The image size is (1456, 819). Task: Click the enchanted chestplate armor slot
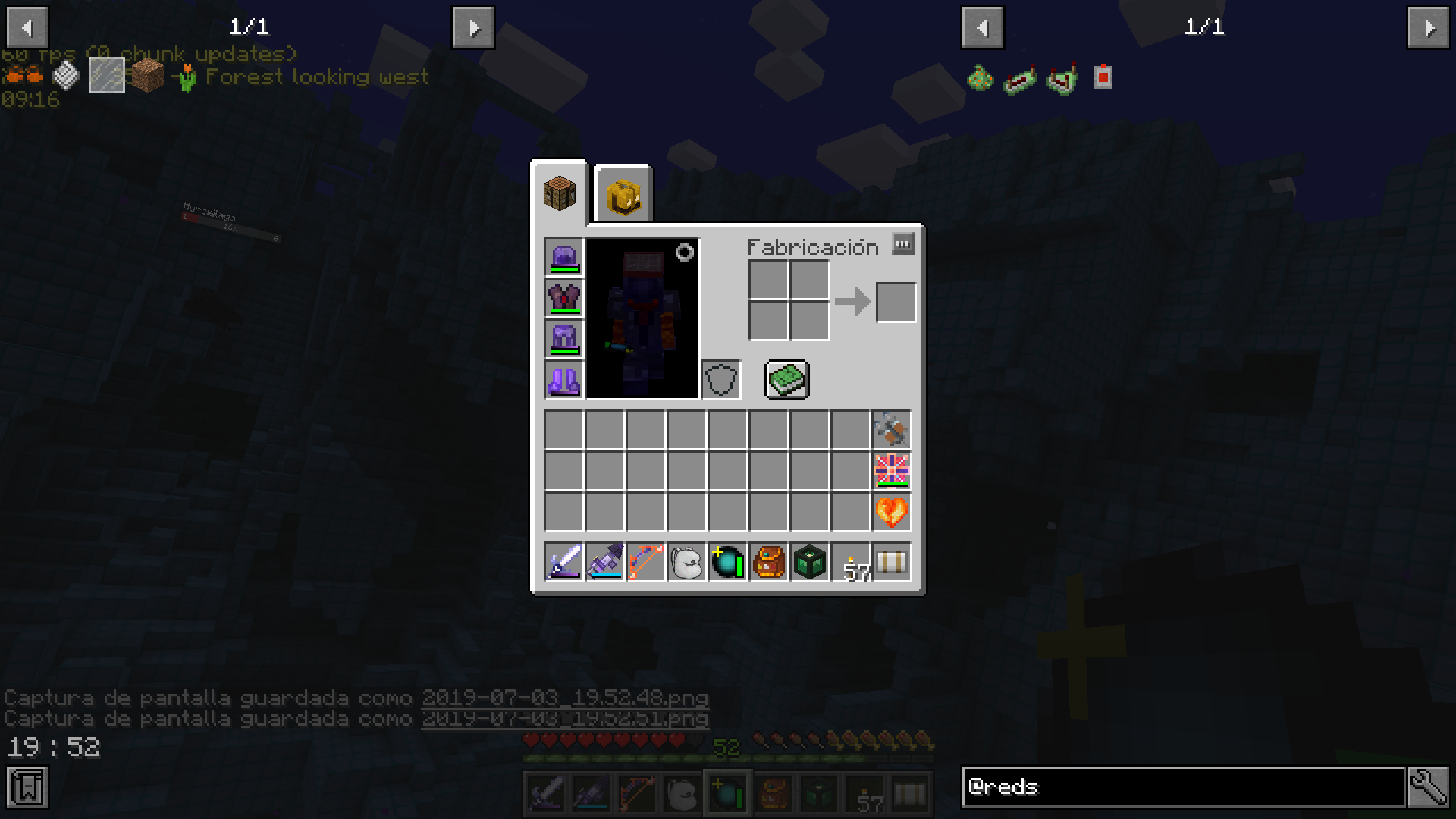[x=562, y=300]
